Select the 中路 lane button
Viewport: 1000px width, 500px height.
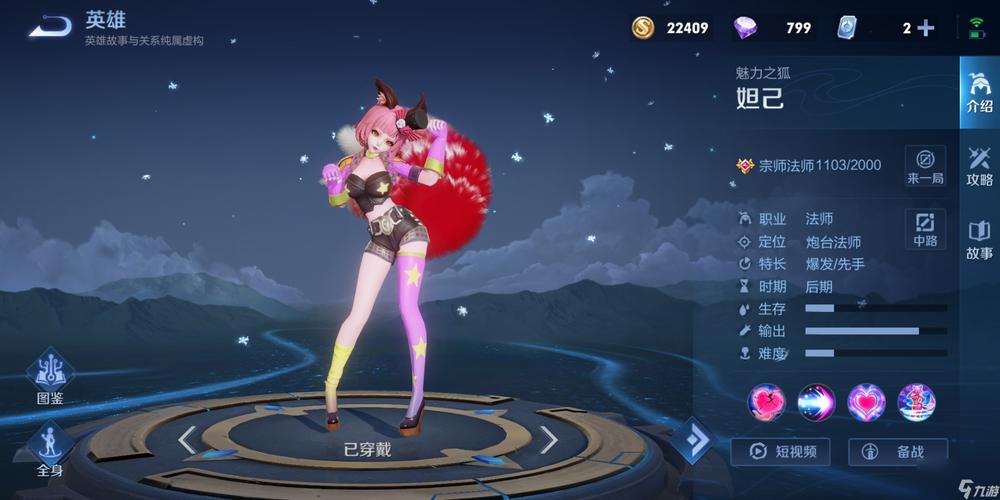(925, 229)
